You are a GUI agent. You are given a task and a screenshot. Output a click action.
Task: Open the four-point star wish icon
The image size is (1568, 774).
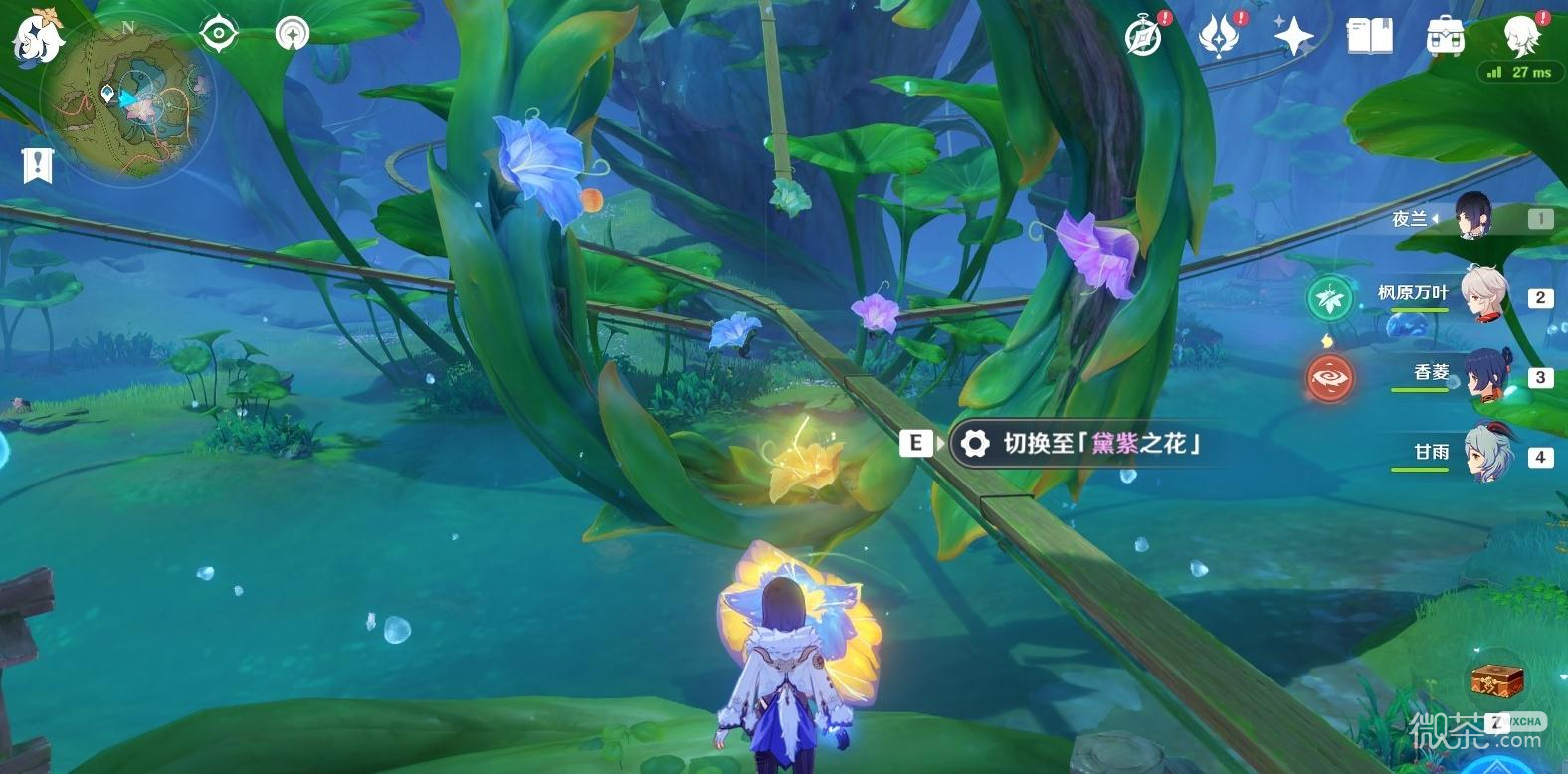1293,37
